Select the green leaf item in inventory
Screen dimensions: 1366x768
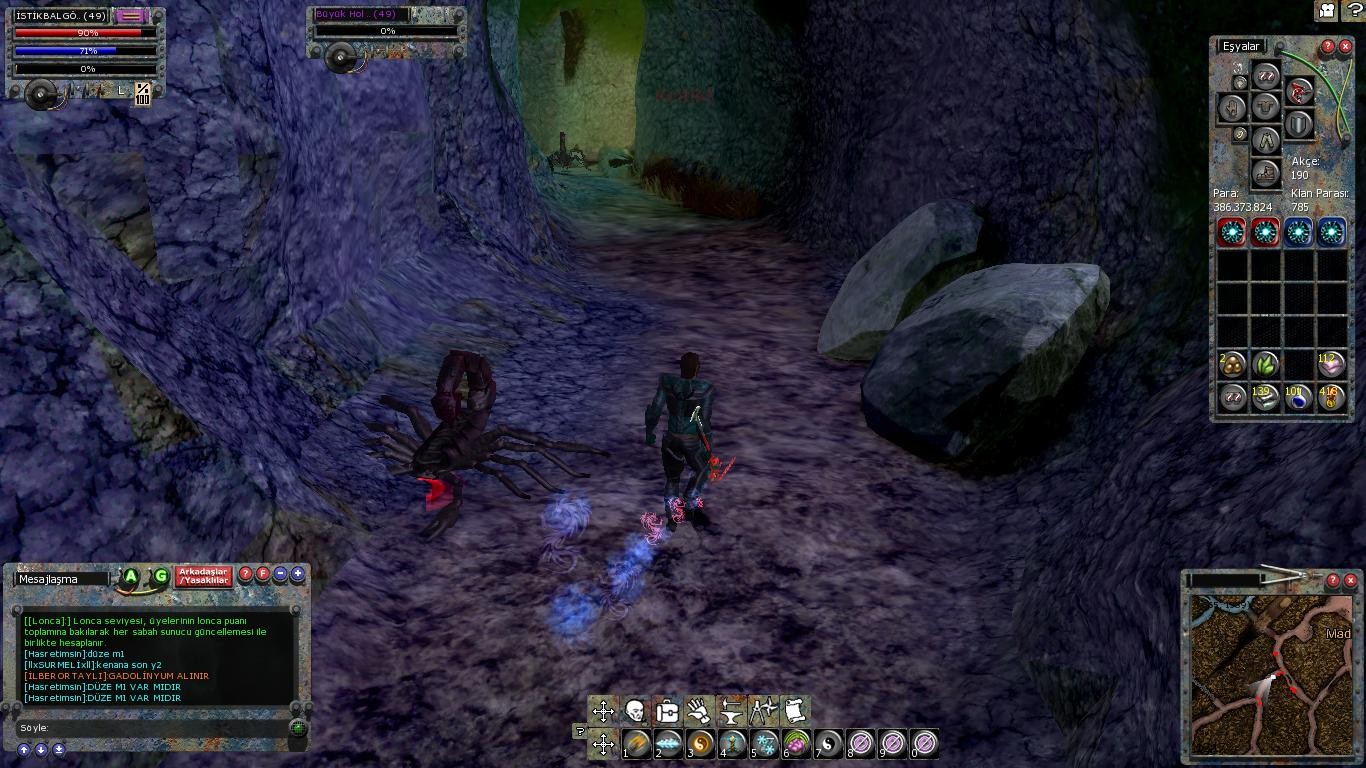tap(1265, 364)
